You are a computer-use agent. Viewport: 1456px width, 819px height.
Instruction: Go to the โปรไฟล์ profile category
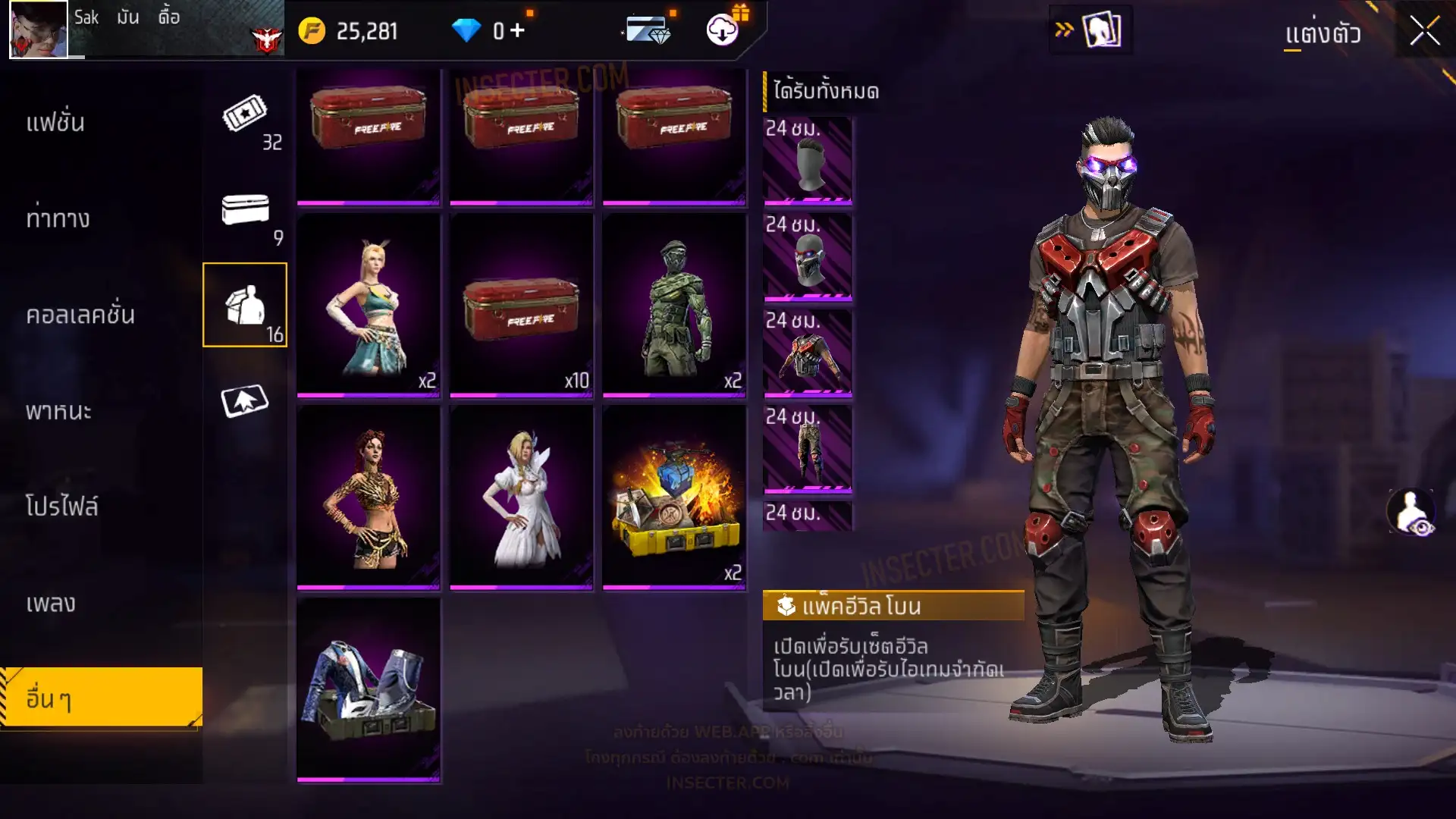point(61,507)
